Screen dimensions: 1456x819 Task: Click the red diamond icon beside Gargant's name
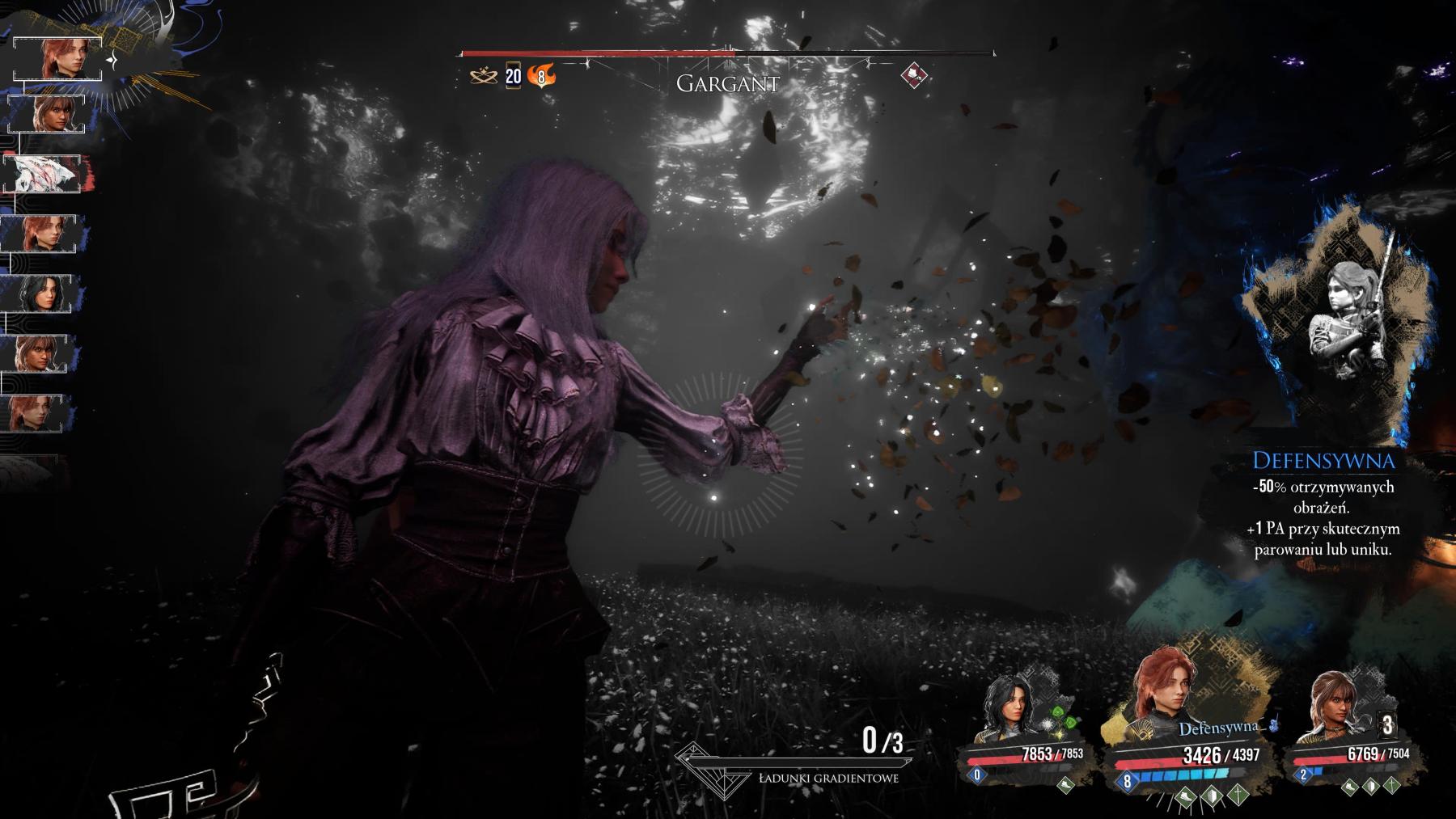914,76
